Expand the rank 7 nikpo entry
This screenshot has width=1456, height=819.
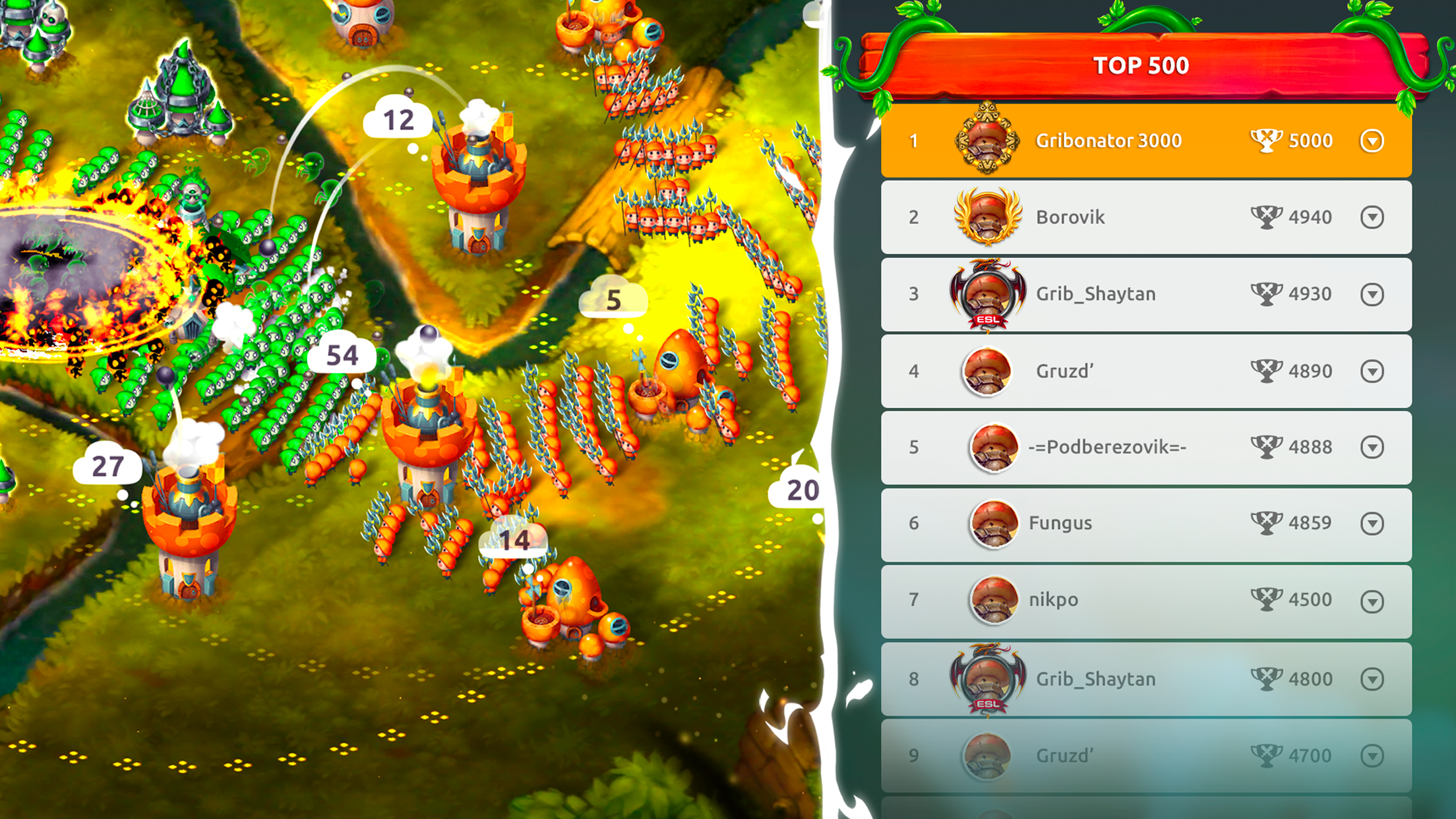pyautogui.click(x=1372, y=599)
